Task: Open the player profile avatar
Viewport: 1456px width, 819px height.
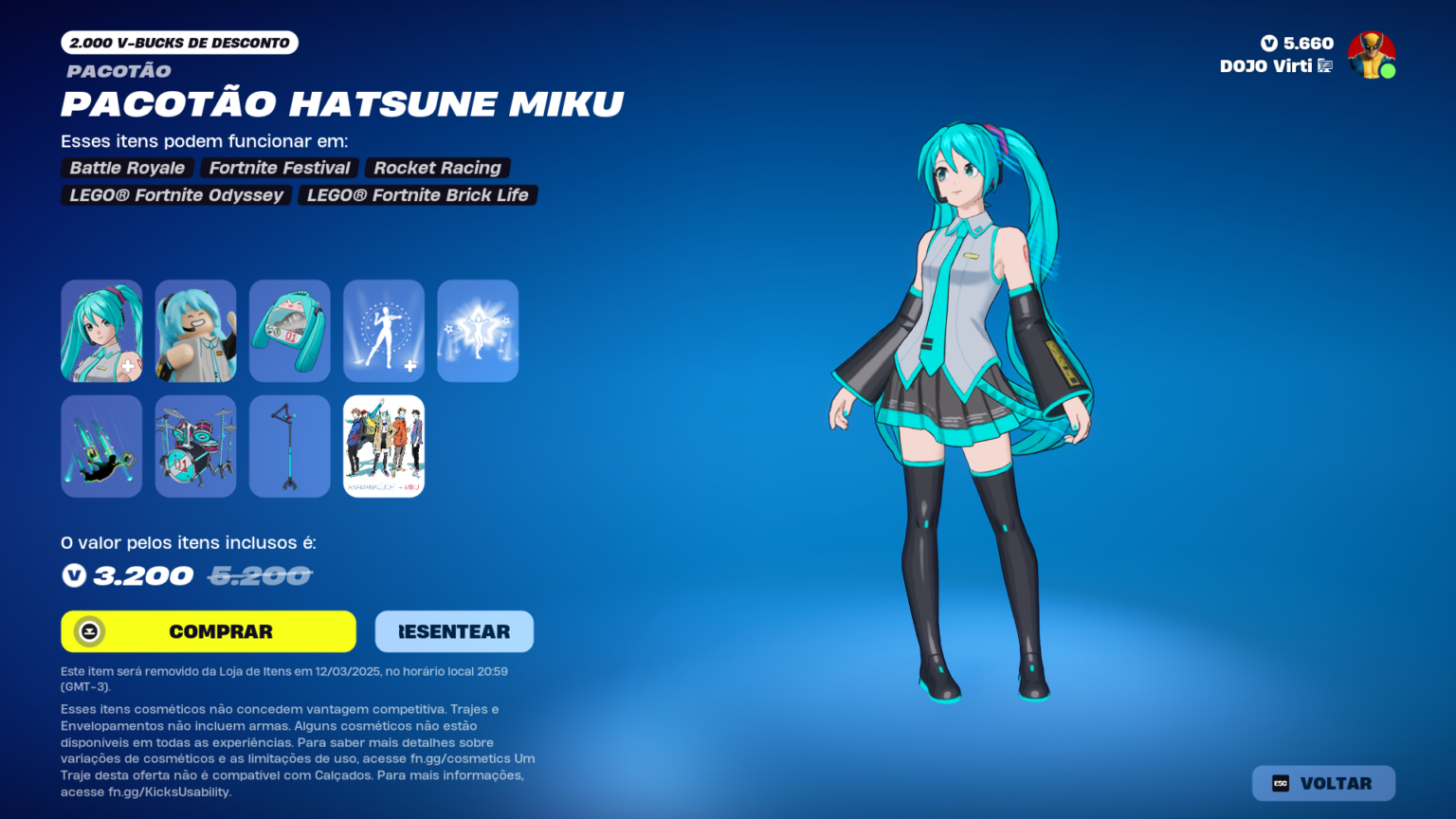Action: [1372, 56]
